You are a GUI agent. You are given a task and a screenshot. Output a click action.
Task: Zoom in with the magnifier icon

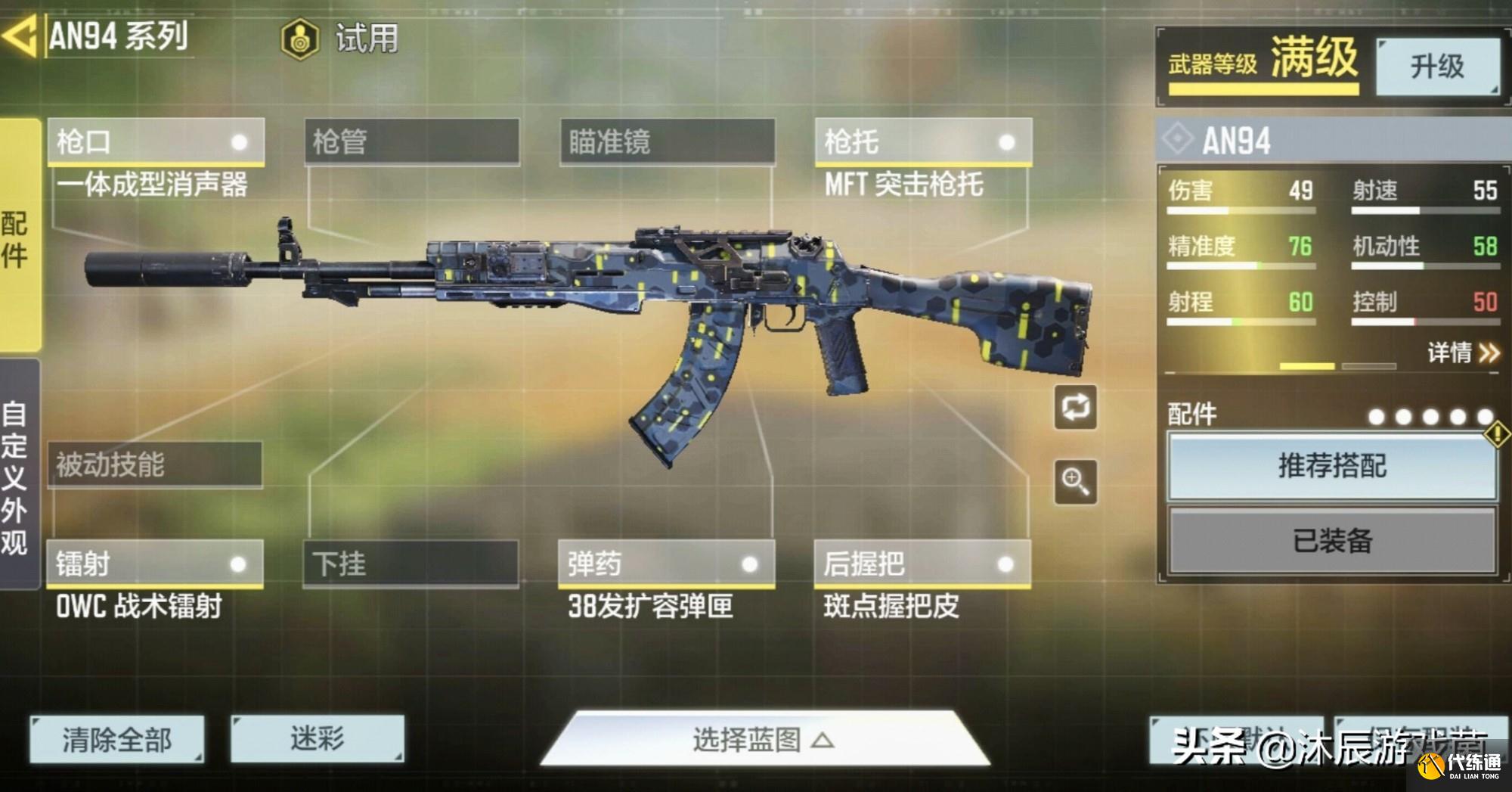pyautogui.click(x=1075, y=481)
